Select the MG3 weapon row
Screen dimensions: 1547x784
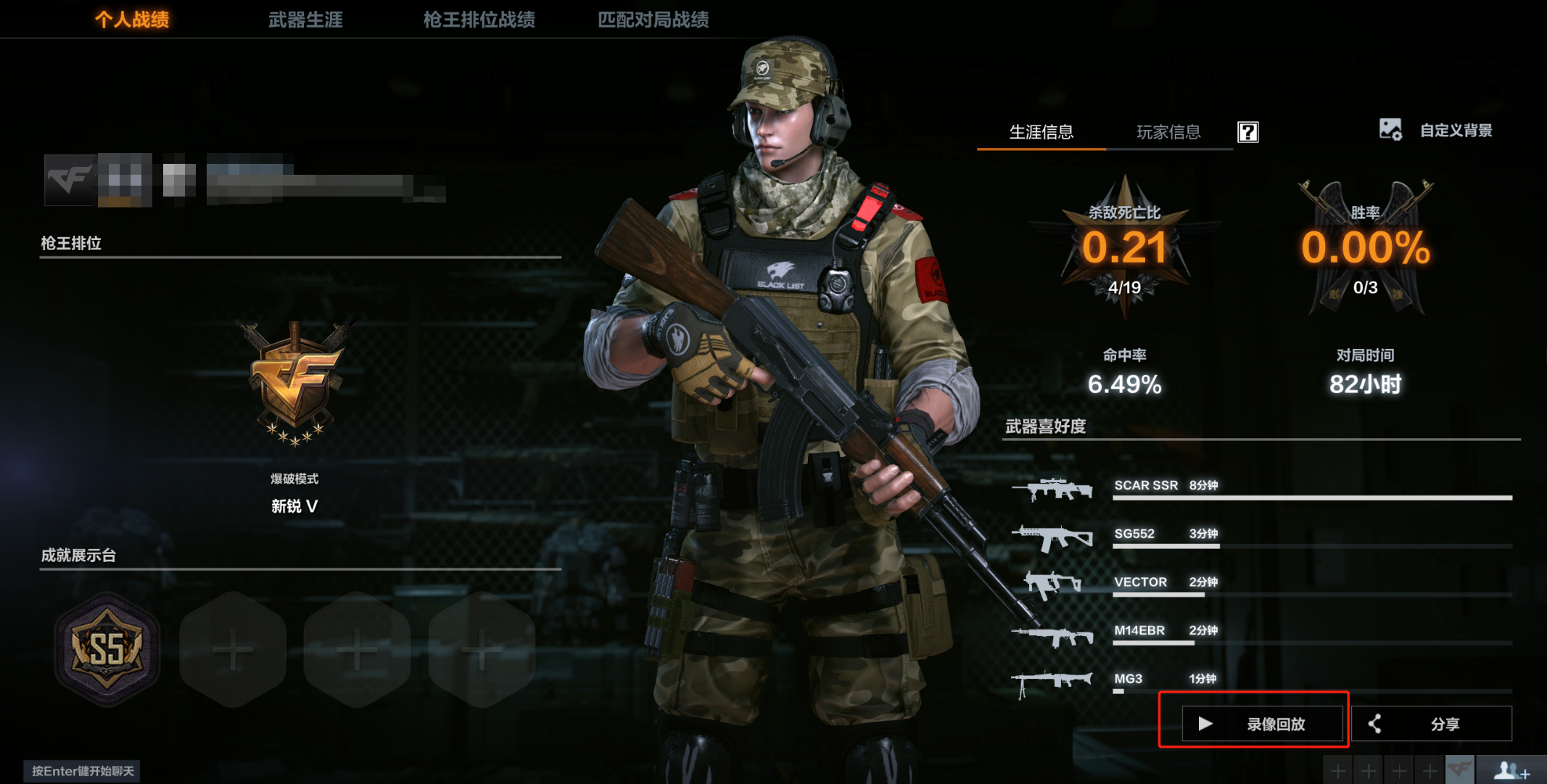1262,681
